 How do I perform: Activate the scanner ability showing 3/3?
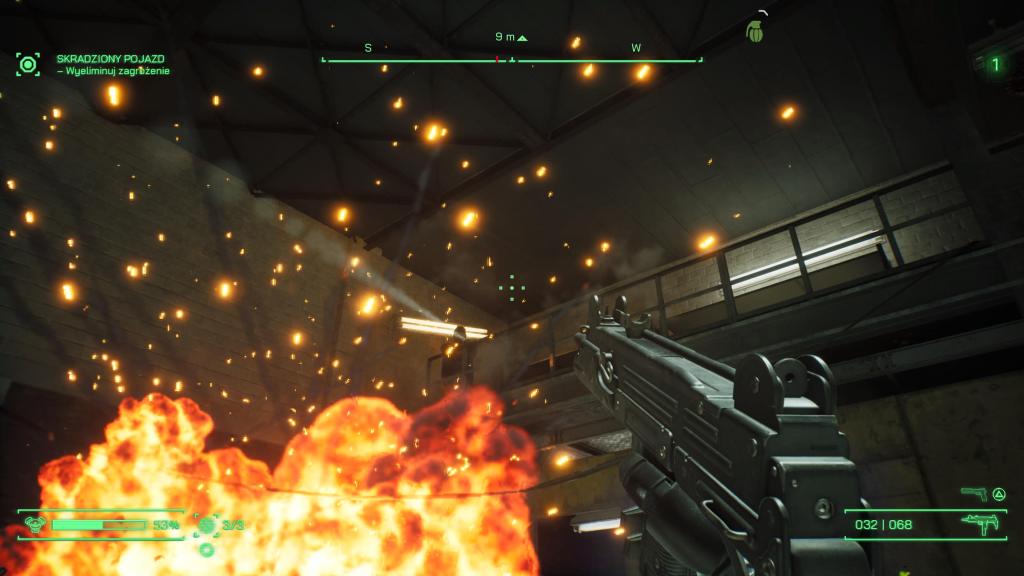(x=207, y=524)
